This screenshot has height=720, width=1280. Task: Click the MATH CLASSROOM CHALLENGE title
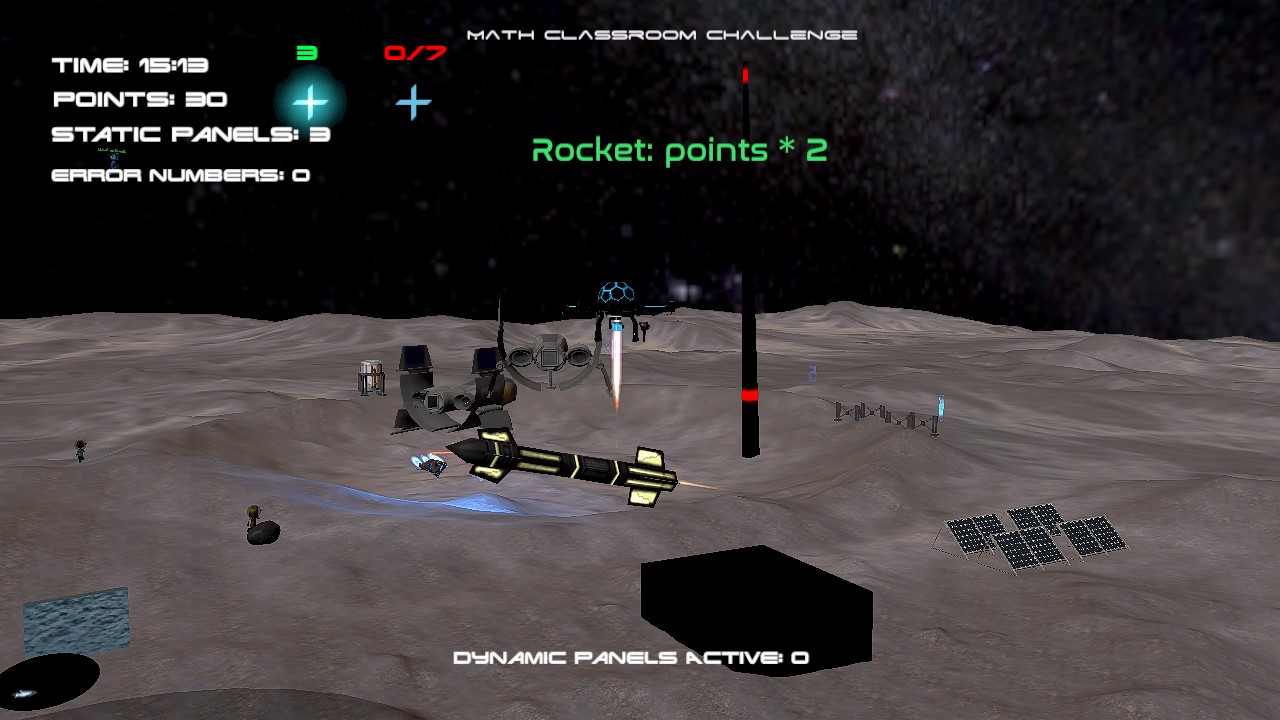[x=662, y=33]
